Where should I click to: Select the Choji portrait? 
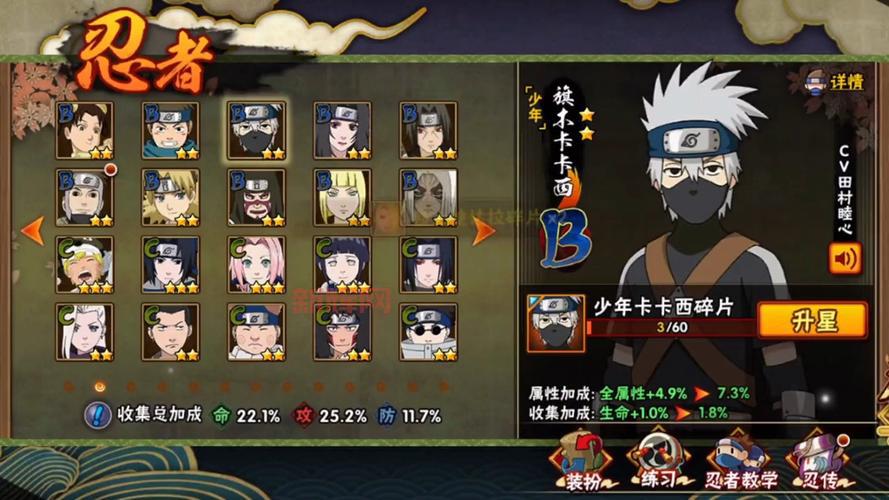[x=256, y=332]
